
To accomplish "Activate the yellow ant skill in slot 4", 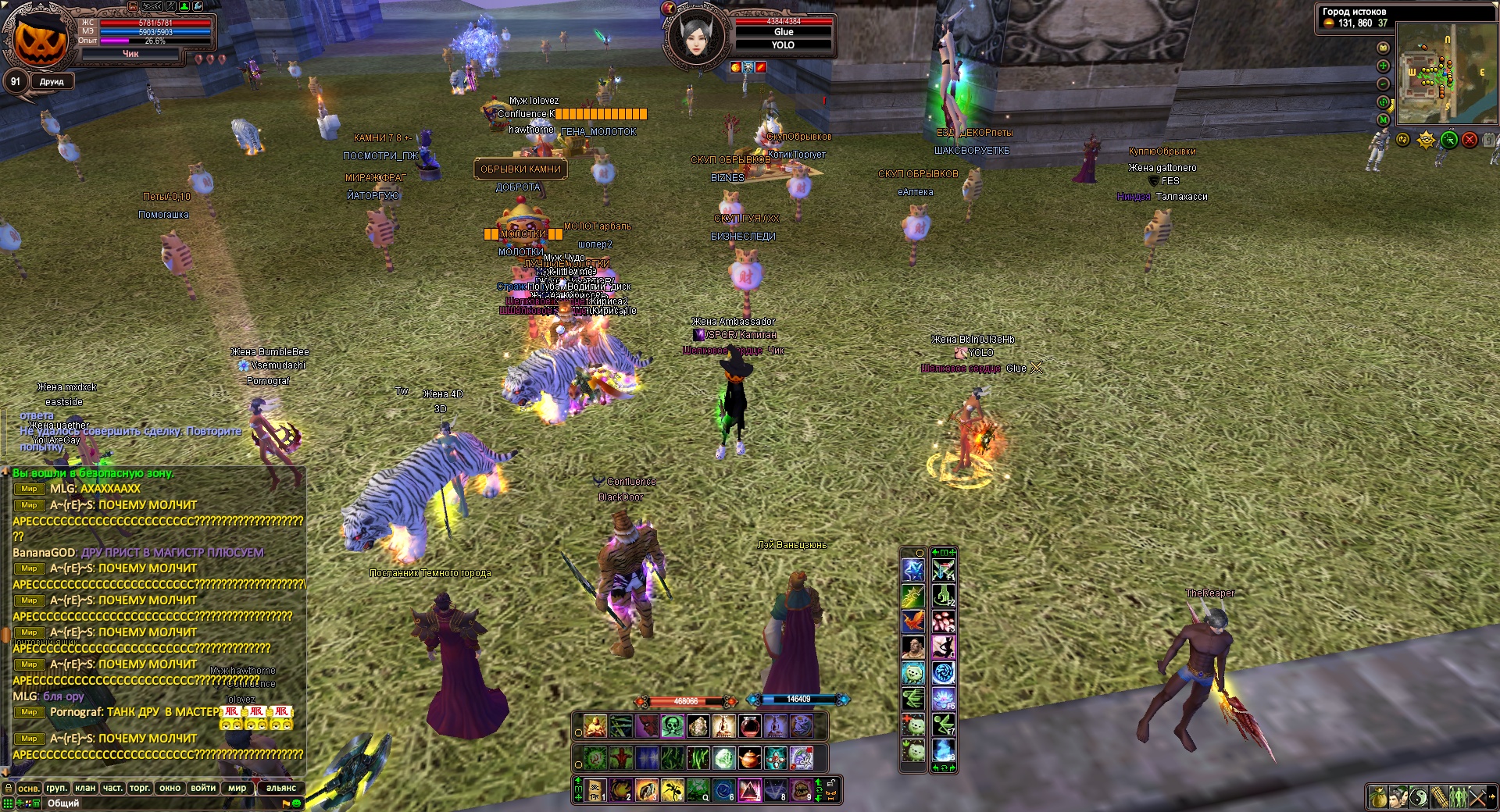I will pyautogui.click(x=672, y=790).
